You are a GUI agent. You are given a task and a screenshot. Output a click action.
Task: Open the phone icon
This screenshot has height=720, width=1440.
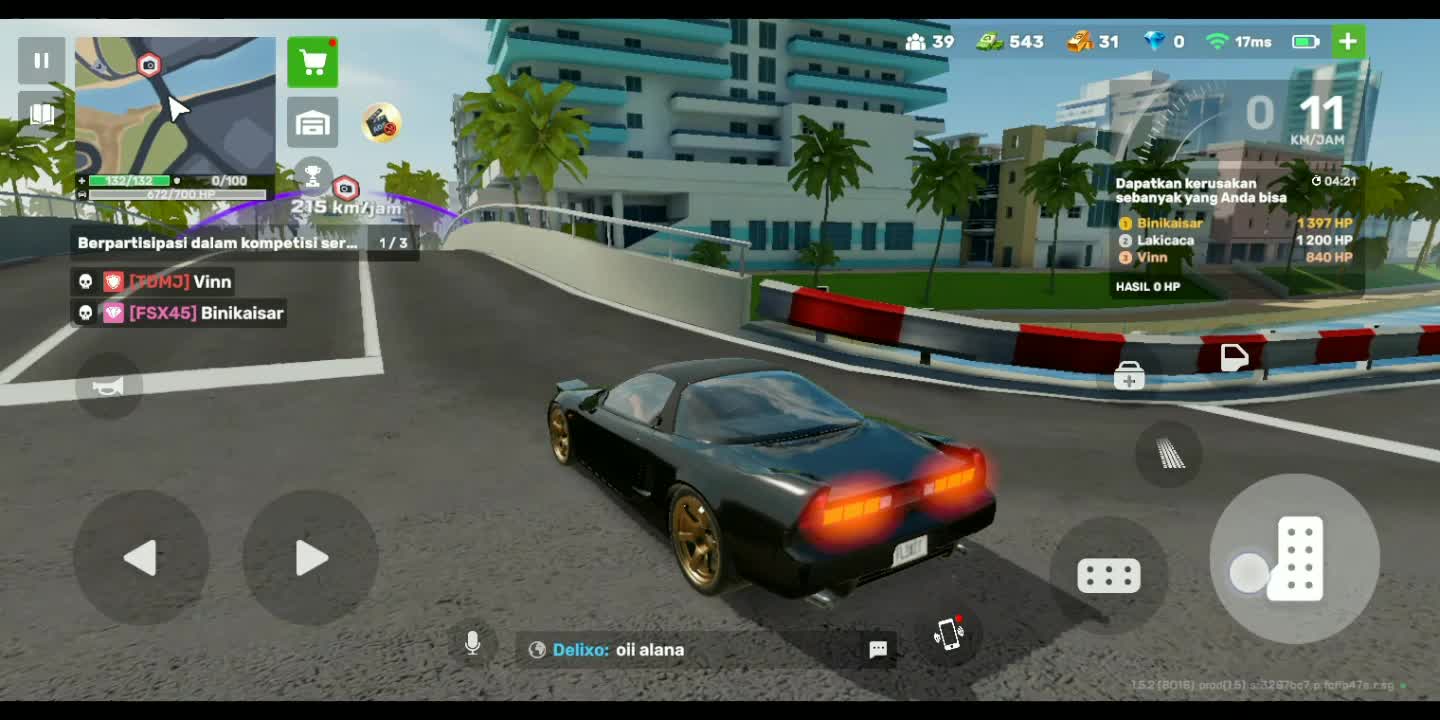(949, 634)
